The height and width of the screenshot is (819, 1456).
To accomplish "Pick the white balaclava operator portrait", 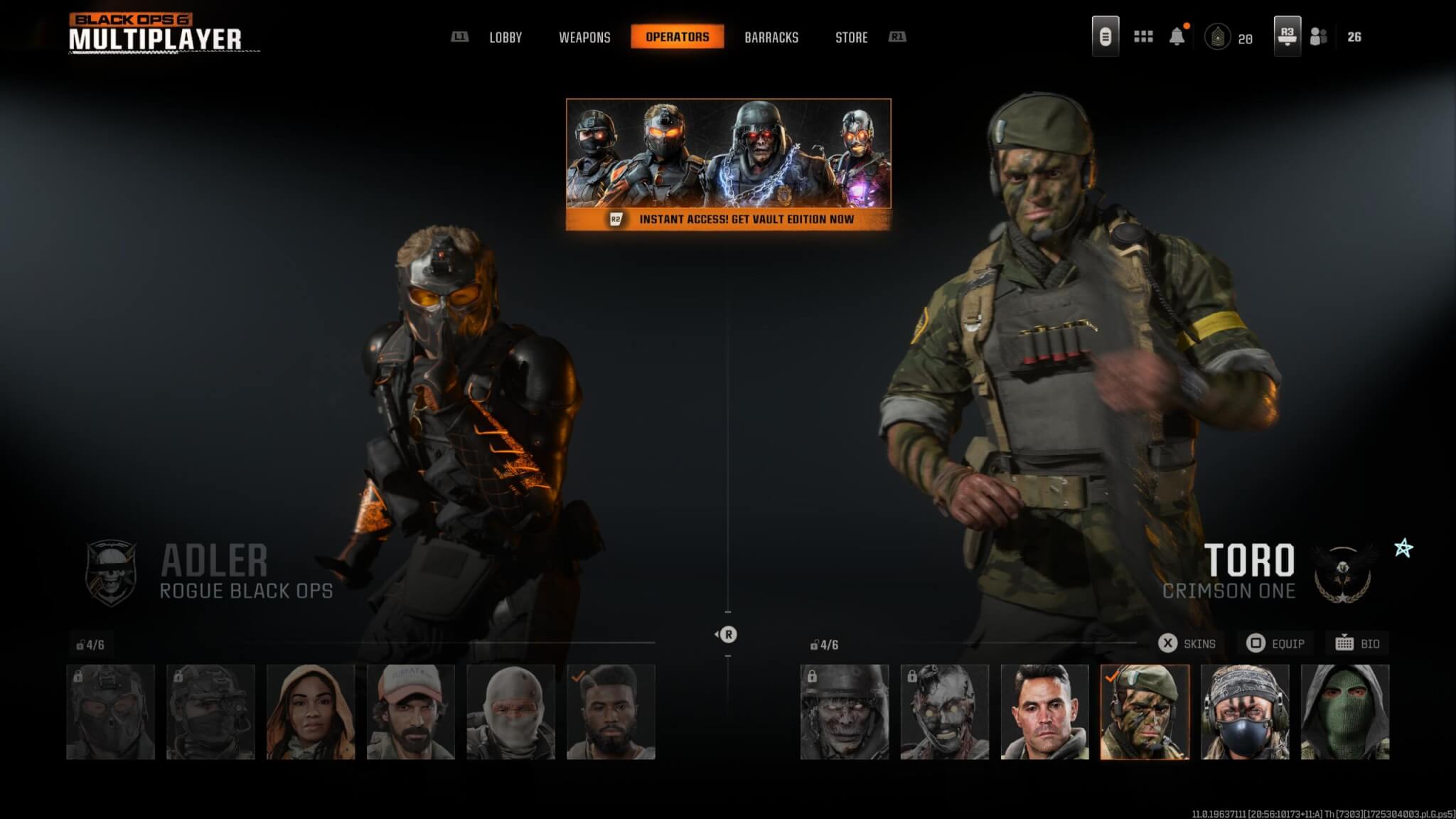I will coord(511,712).
